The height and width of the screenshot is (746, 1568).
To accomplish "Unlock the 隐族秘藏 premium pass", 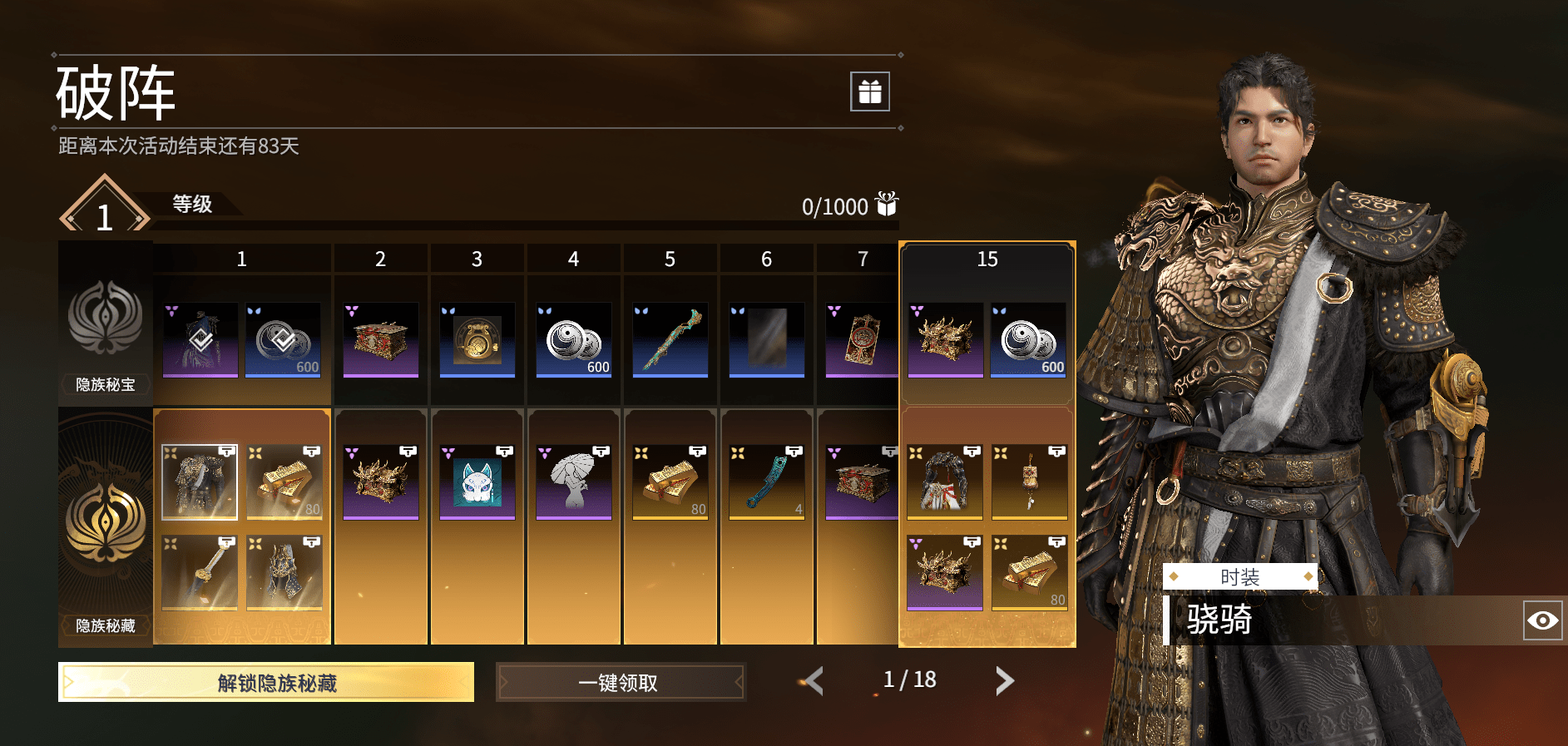I will click(266, 682).
